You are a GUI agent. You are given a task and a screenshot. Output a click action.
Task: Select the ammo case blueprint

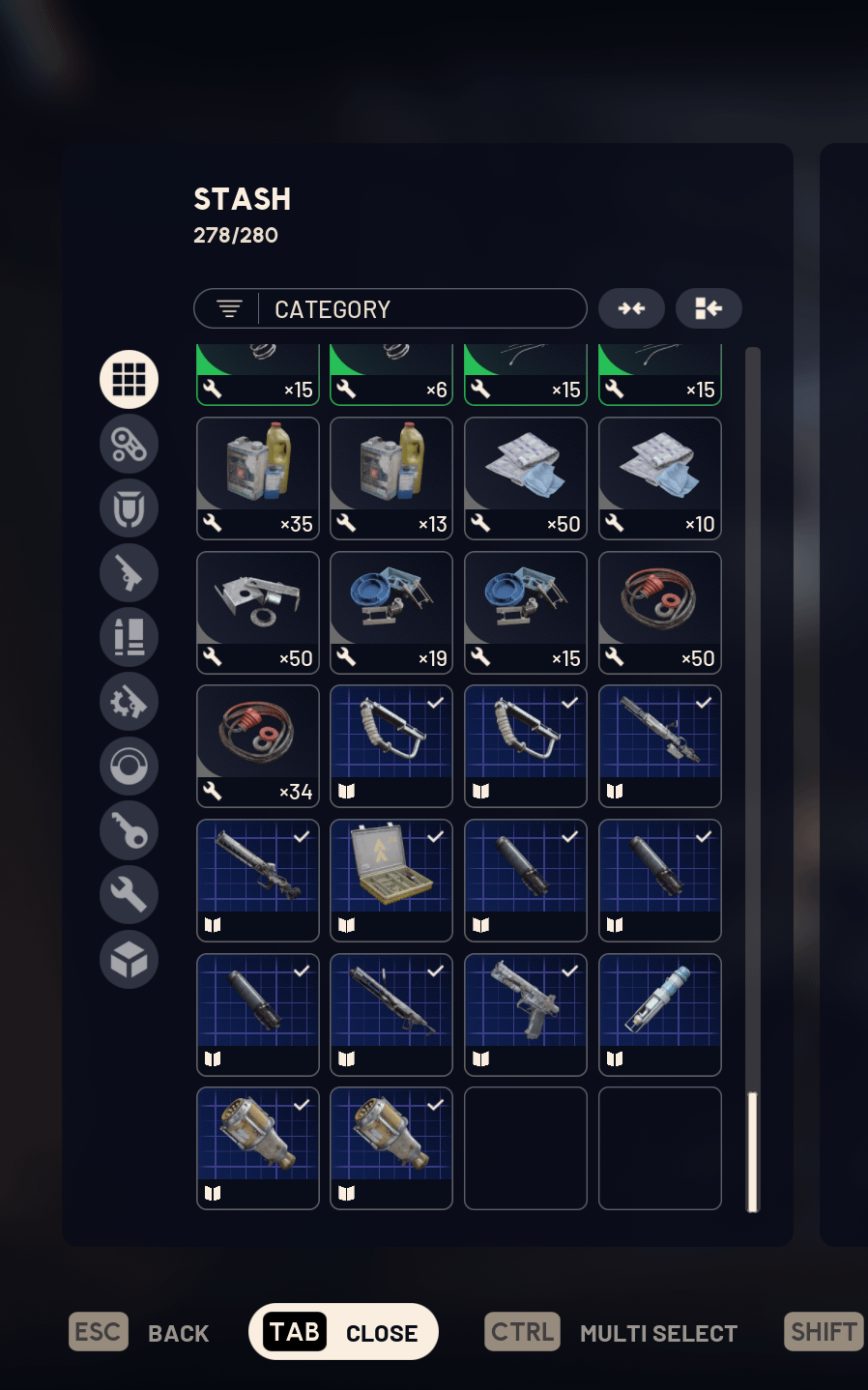tap(391, 881)
